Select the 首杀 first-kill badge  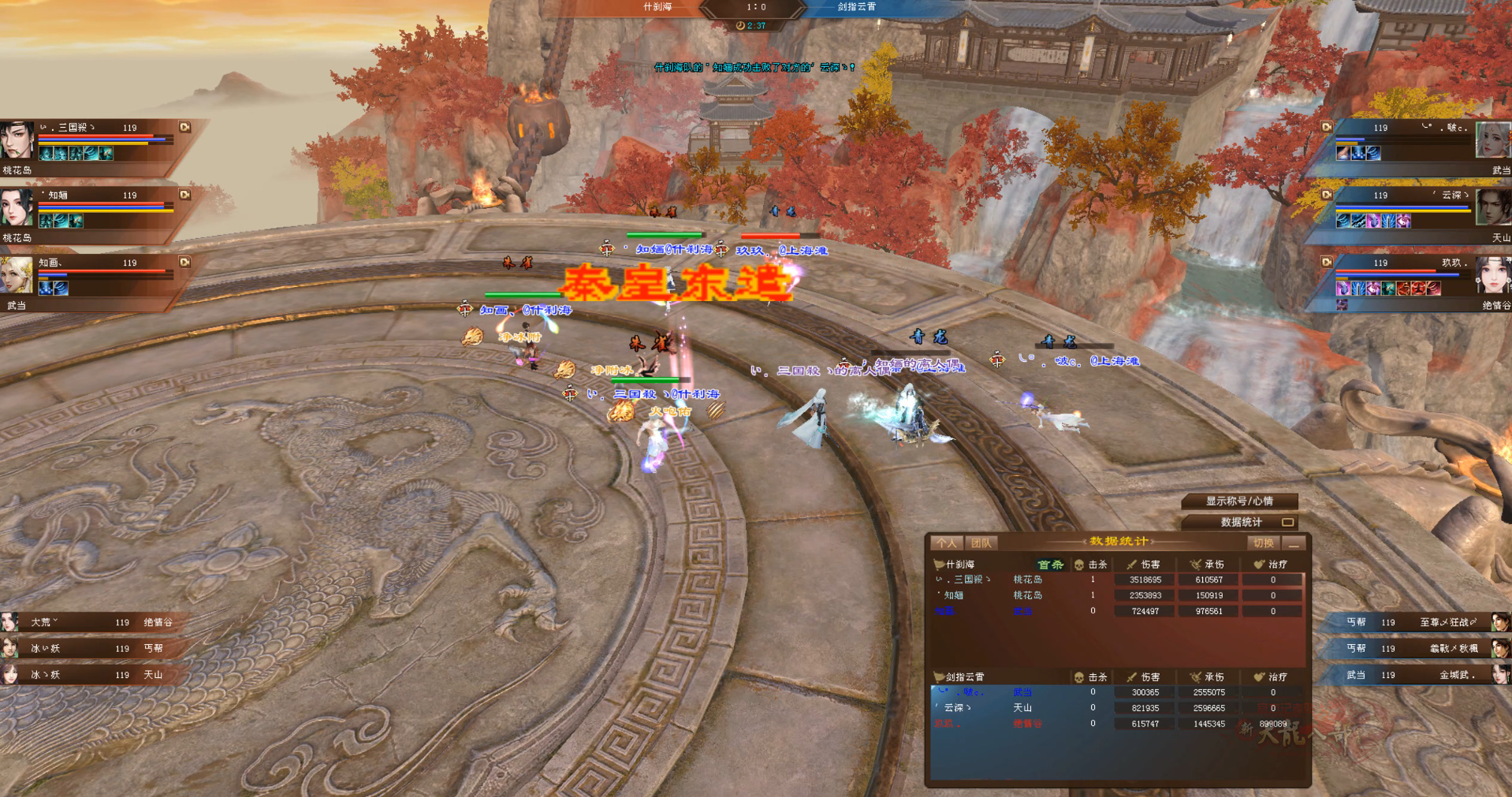(1051, 564)
